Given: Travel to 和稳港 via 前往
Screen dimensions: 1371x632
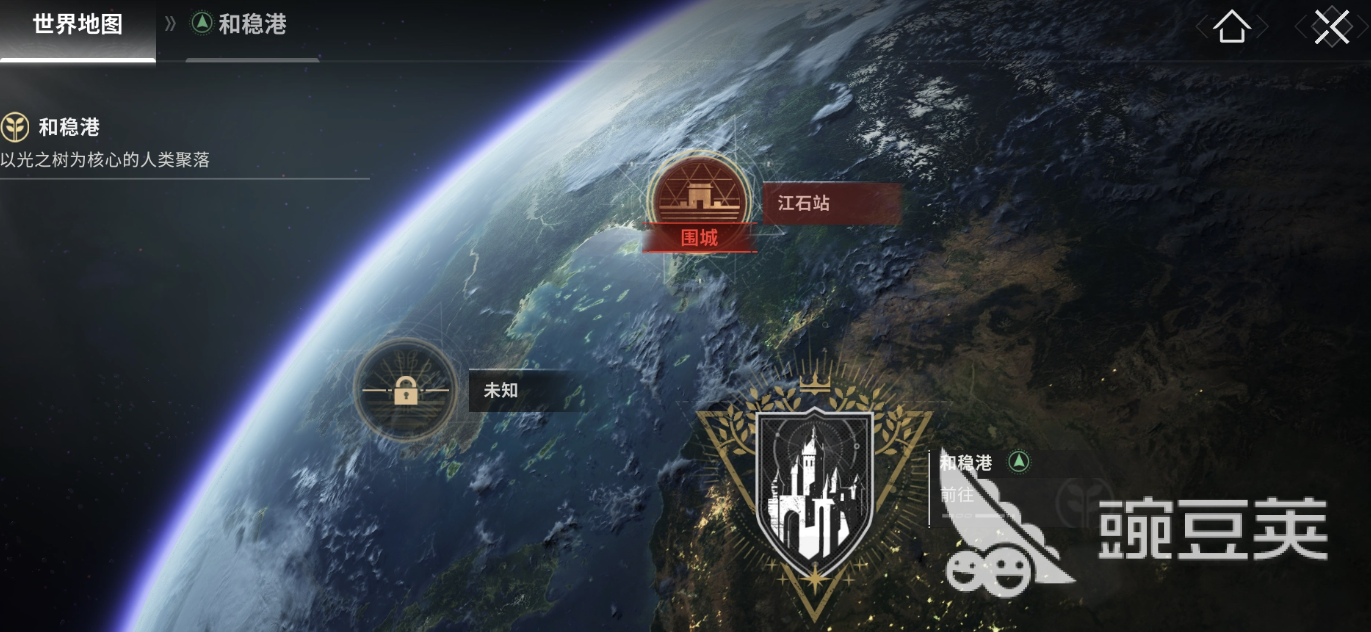Looking at the screenshot, I should coord(956,494).
